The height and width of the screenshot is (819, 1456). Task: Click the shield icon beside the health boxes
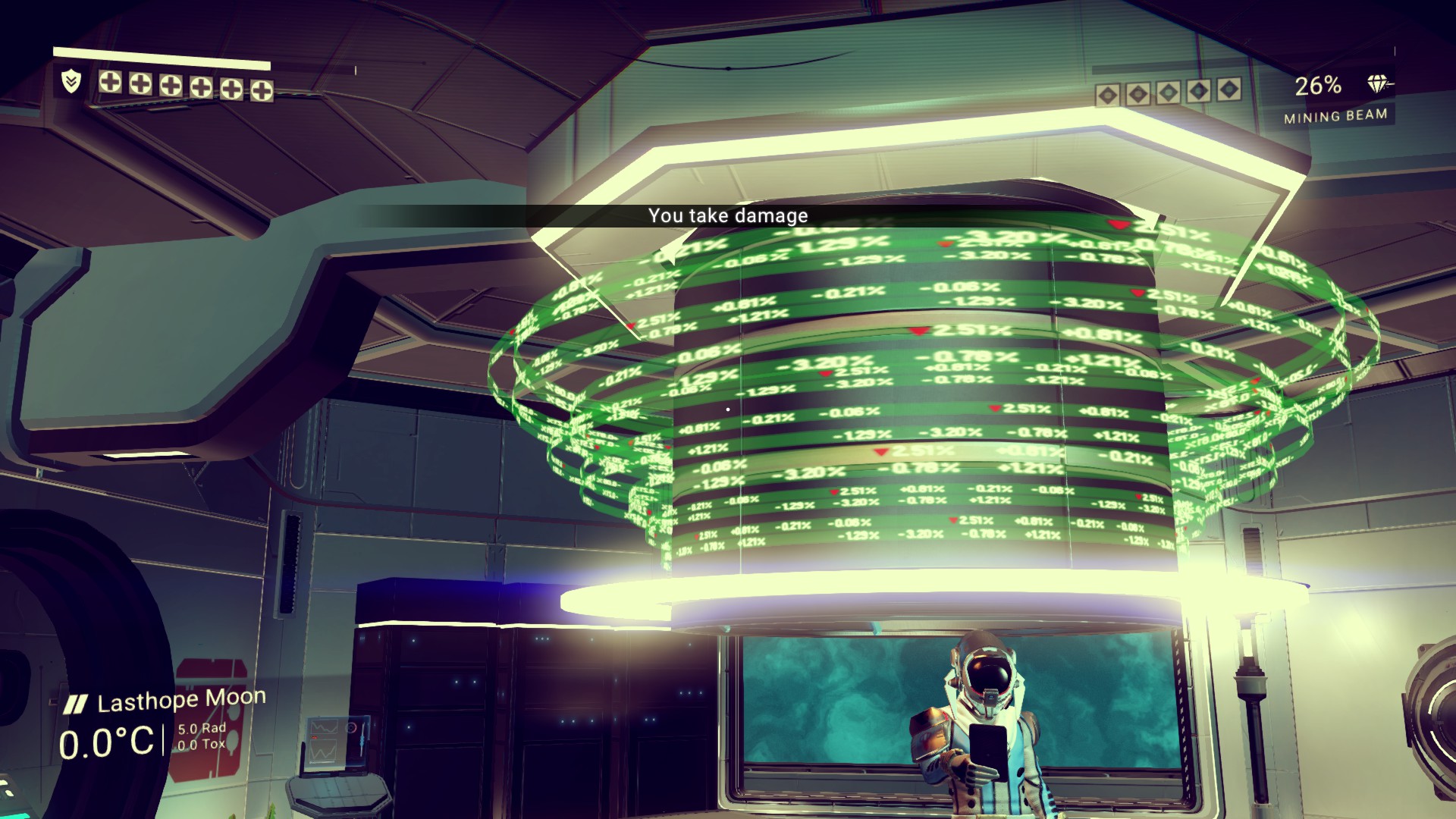[71, 80]
